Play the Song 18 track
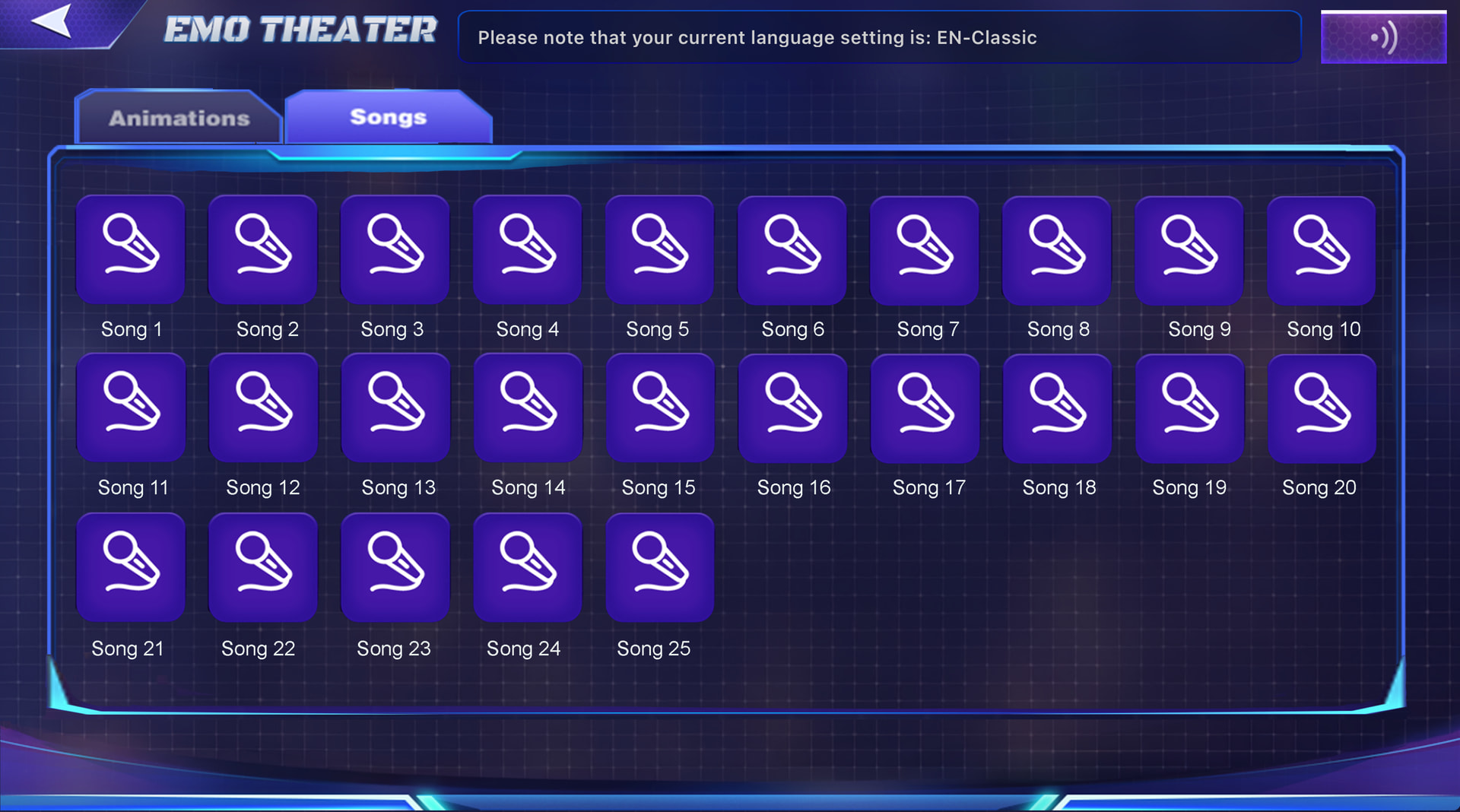This screenshot has height=812, width=1460. pyautogui.click(x=1057, y=408)
